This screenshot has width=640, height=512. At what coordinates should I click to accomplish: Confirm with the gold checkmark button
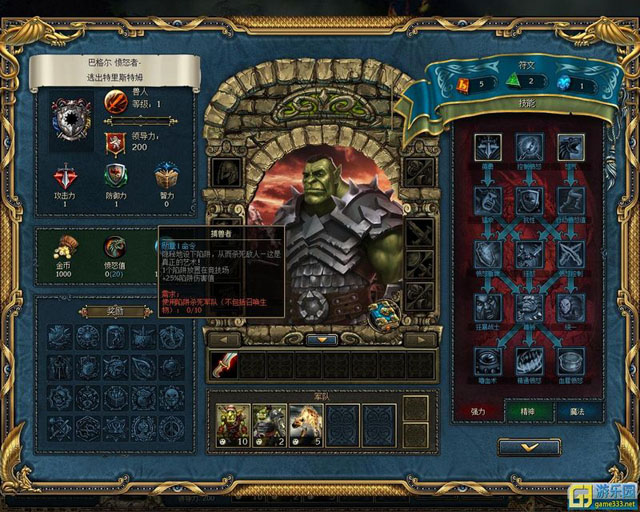coord(529,447)
